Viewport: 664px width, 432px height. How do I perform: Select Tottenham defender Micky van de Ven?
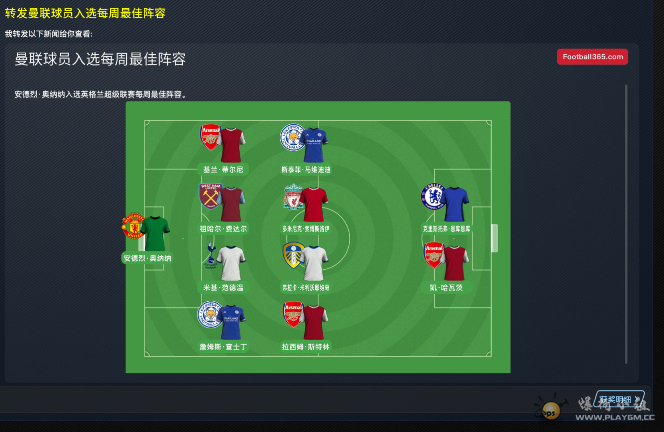[223, 263]
